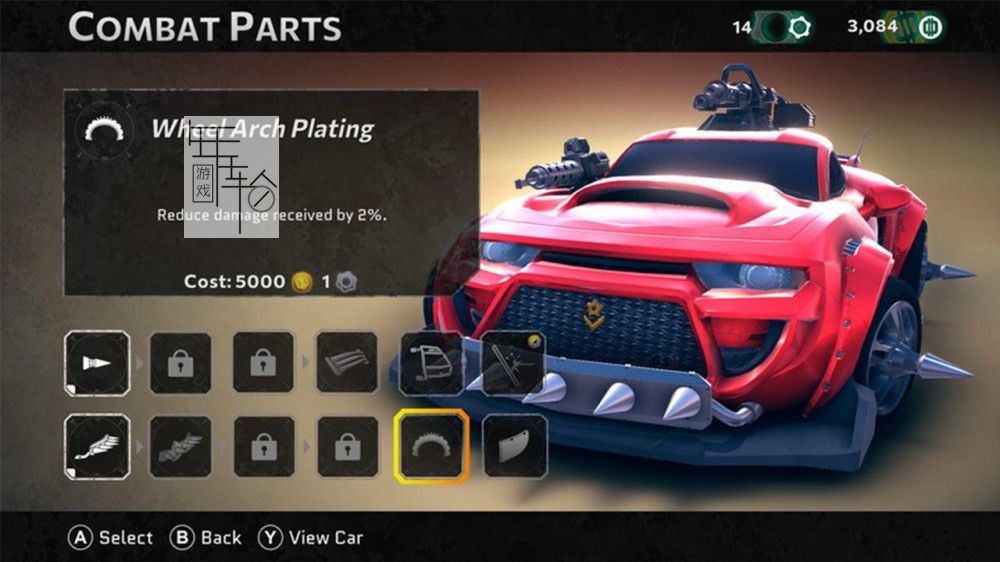This screenshot has height=562, width=1000.
Task: Select the spike cone combat part
Action: [97, 363]
